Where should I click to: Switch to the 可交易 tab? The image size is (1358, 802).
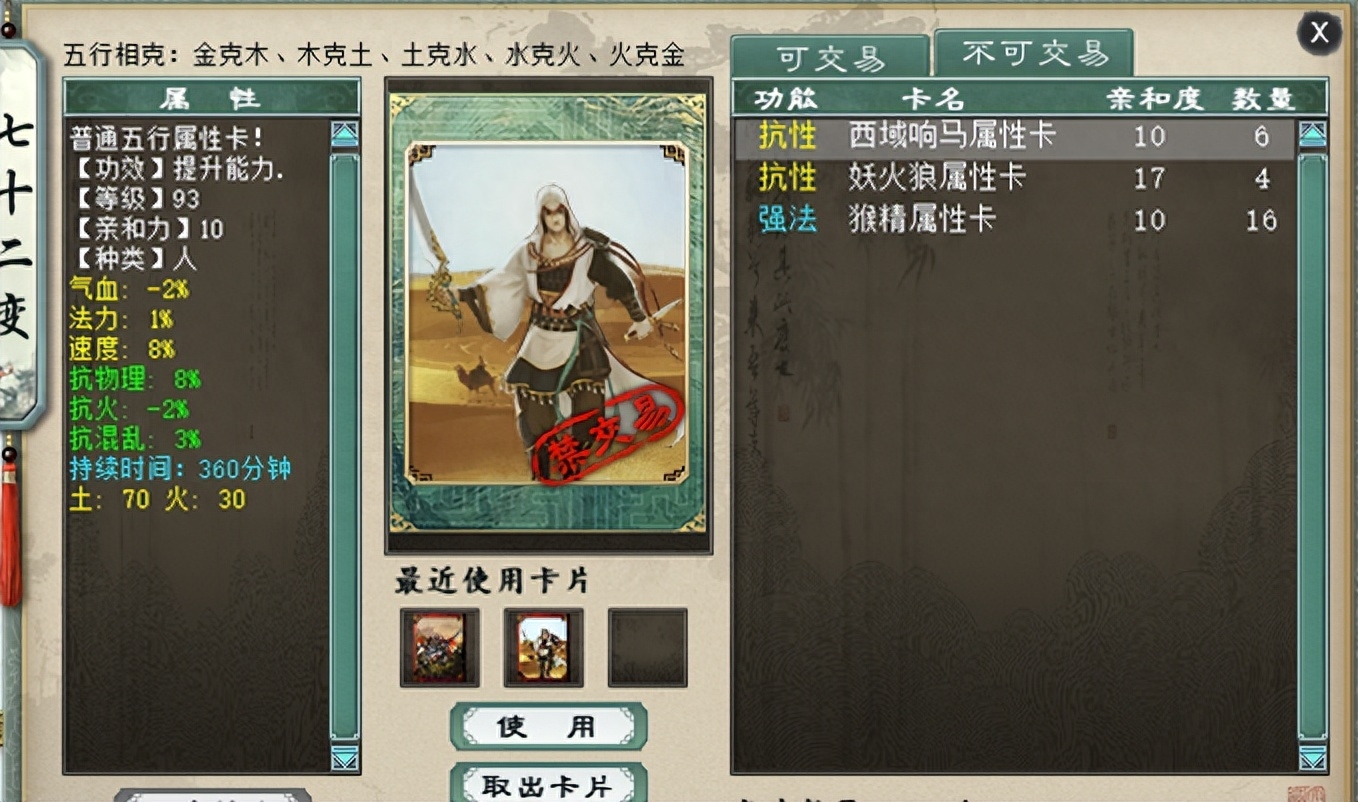point(830,58)
